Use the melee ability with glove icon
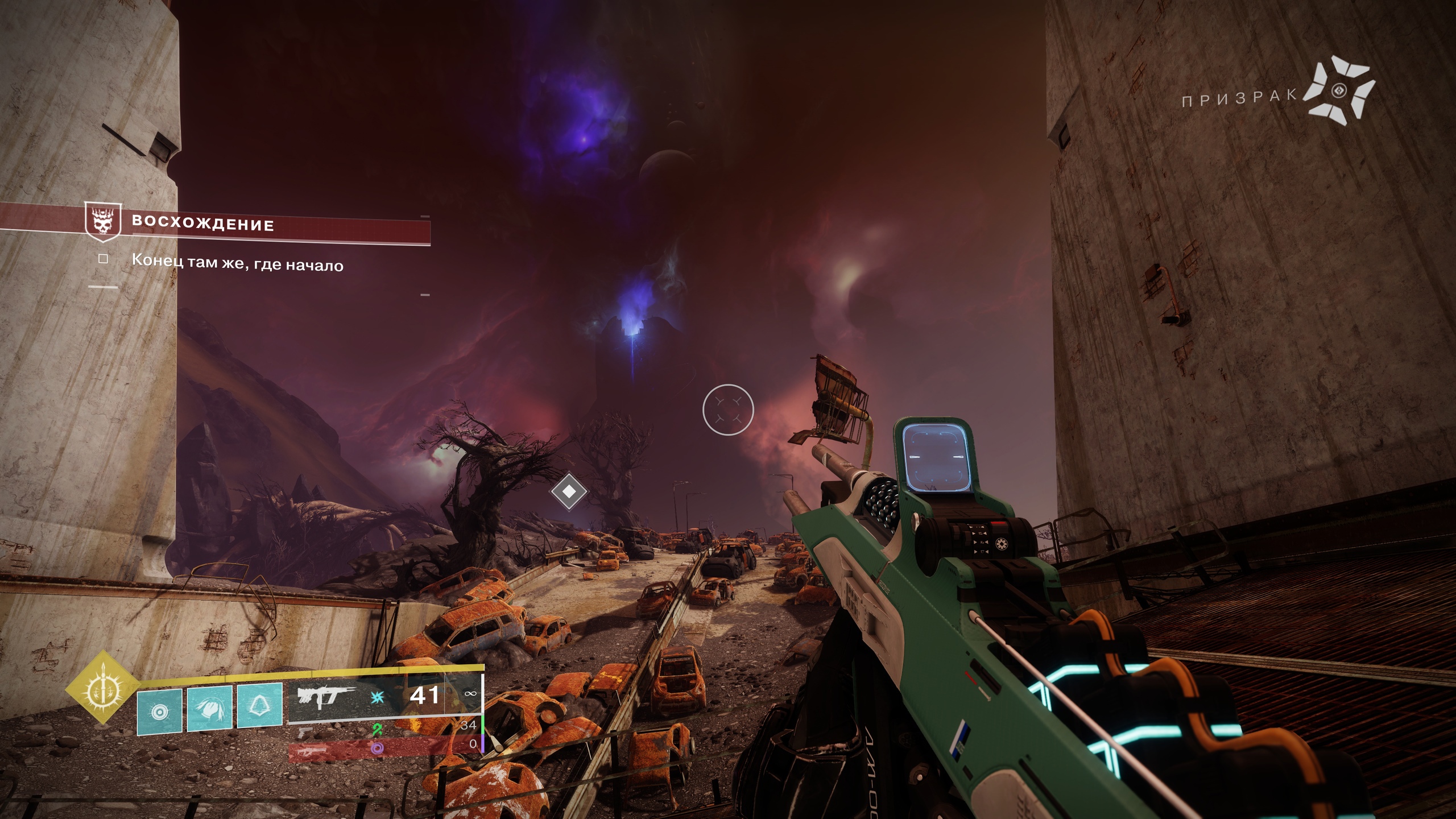This screenshot has width=1456, height=819. coord(209,708)
